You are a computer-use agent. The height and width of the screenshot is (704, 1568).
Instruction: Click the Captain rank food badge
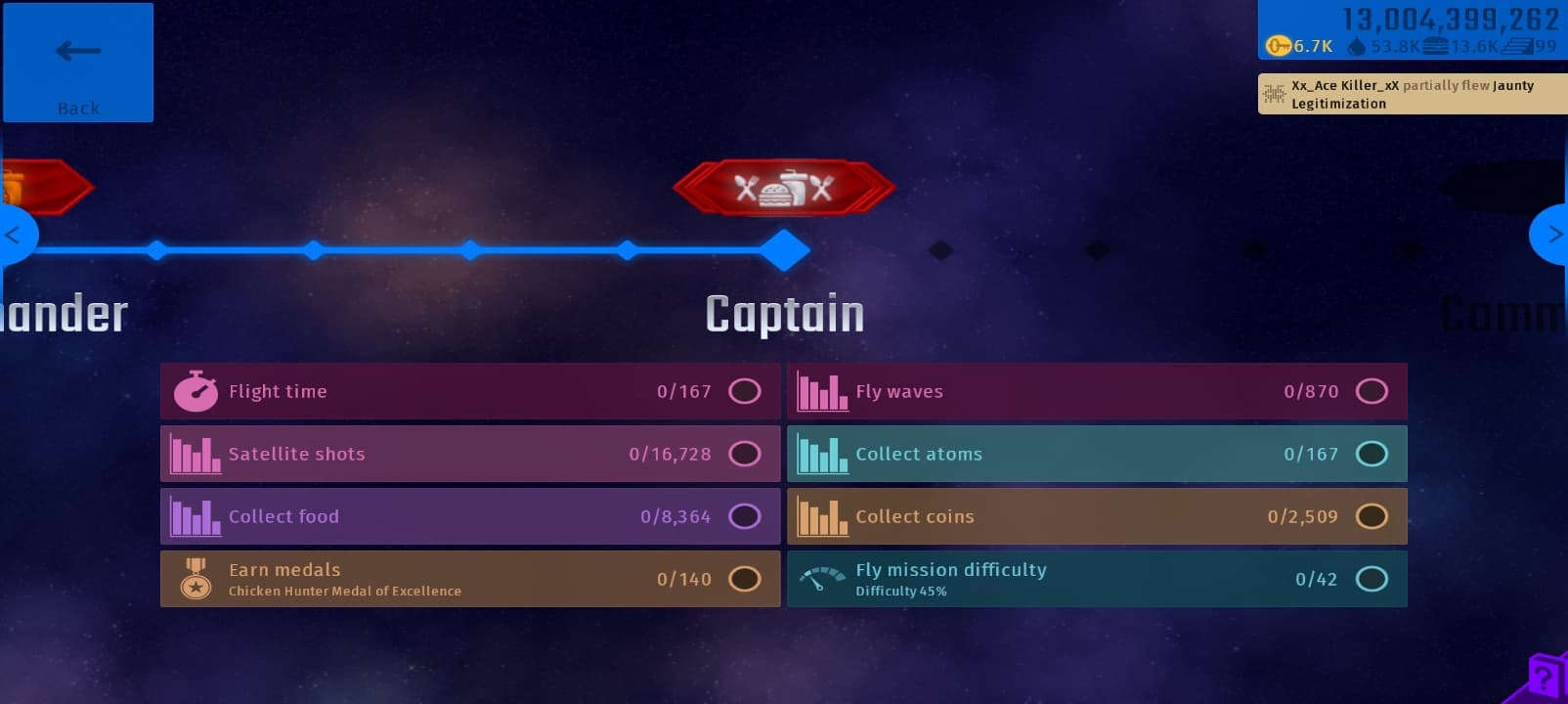(784, 187)
